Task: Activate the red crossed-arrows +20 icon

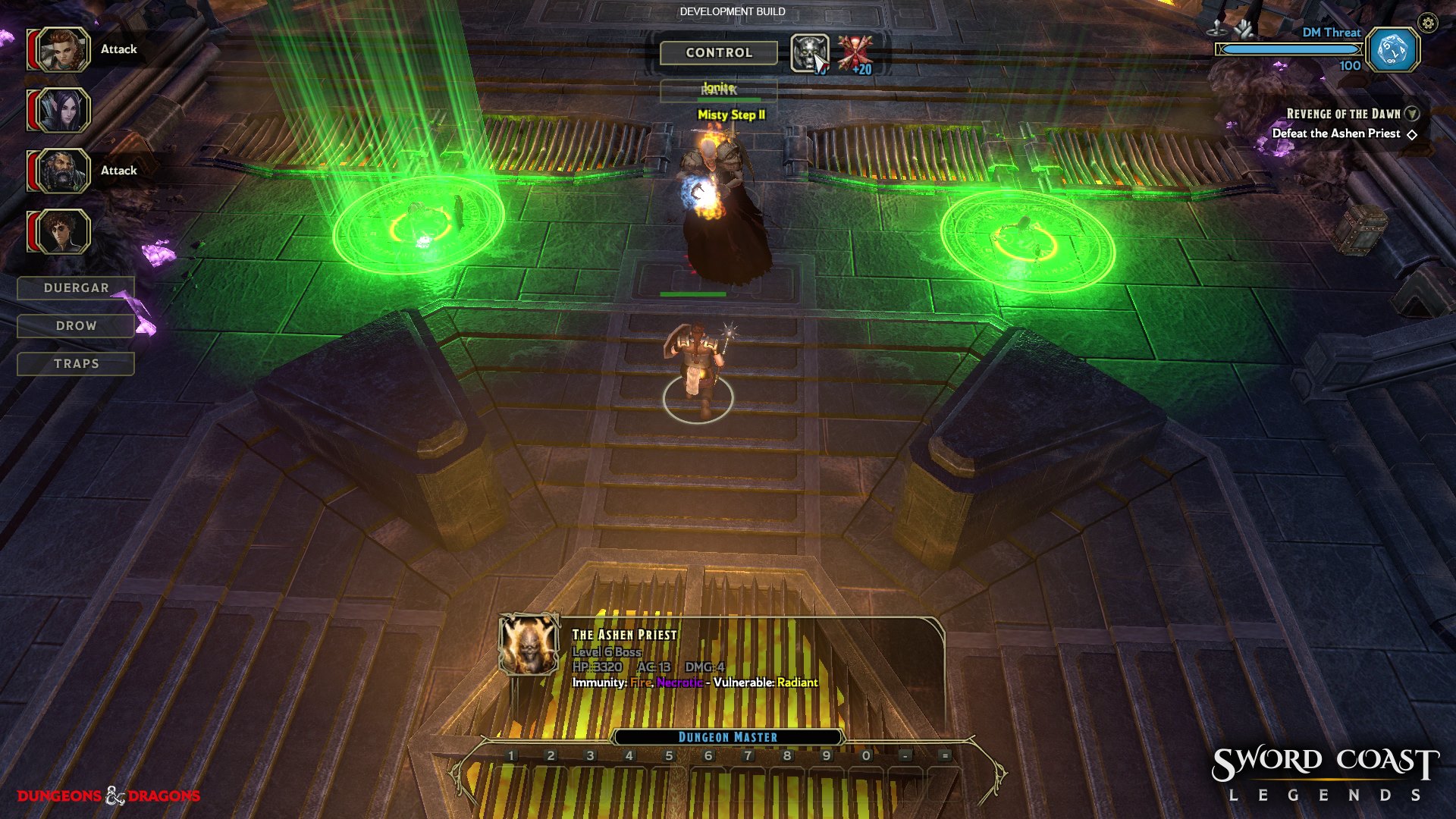Action: click(855, 53)
